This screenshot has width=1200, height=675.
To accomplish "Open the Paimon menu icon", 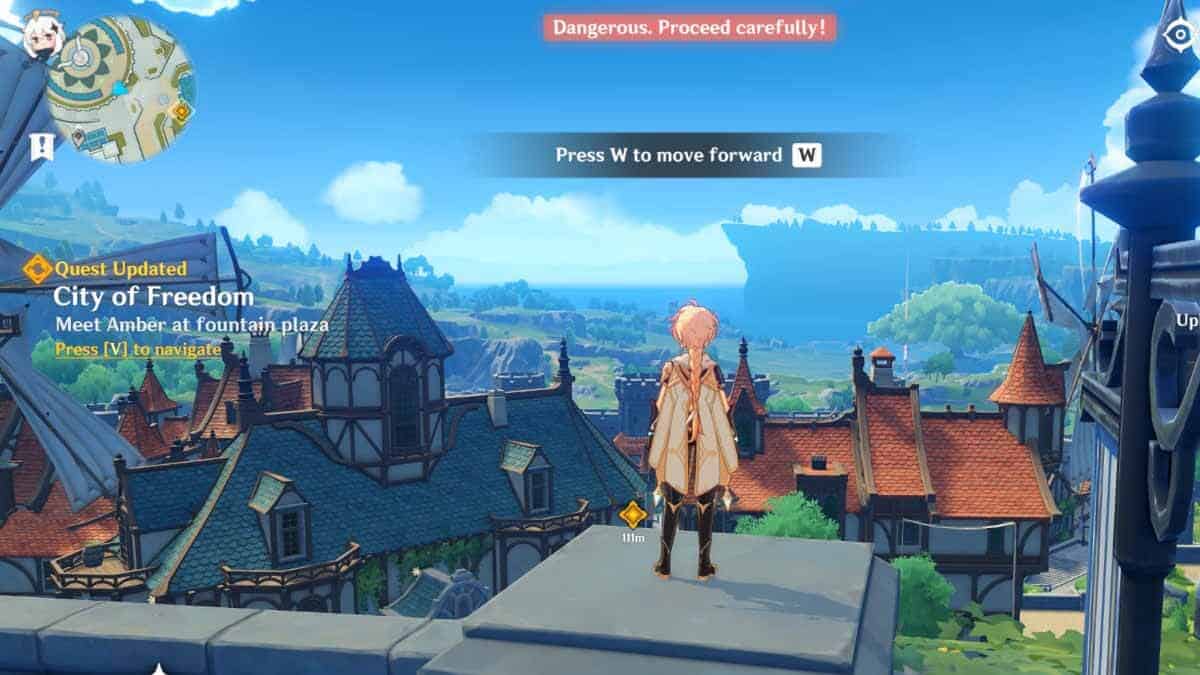I will click(42, 36).
